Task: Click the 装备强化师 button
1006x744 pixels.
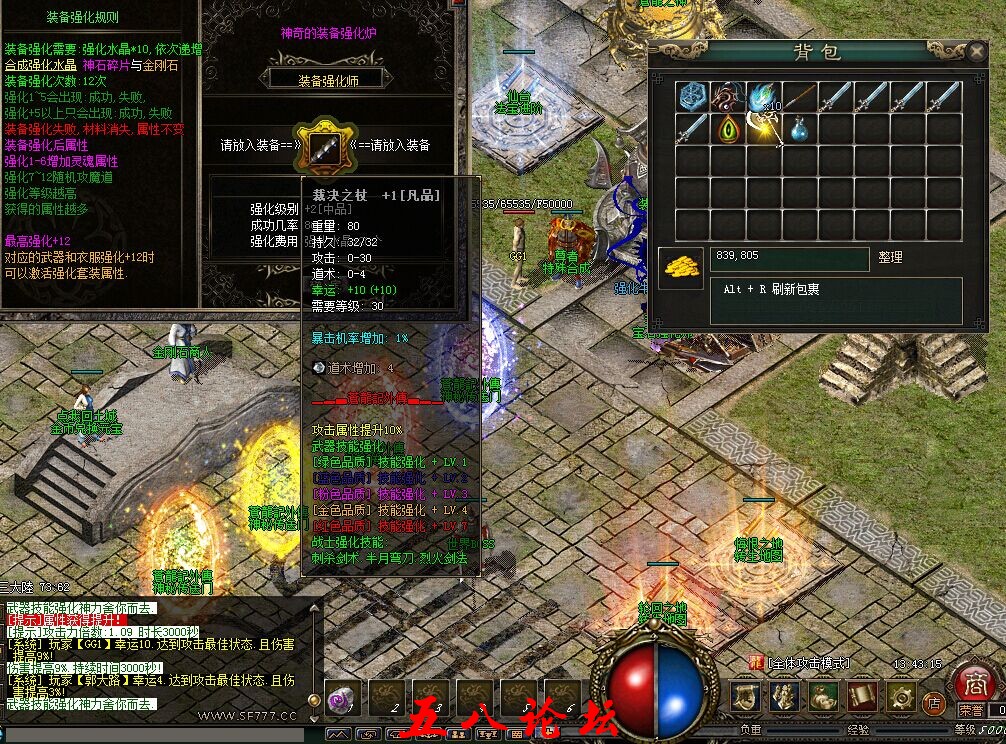Action: [328, 79]
